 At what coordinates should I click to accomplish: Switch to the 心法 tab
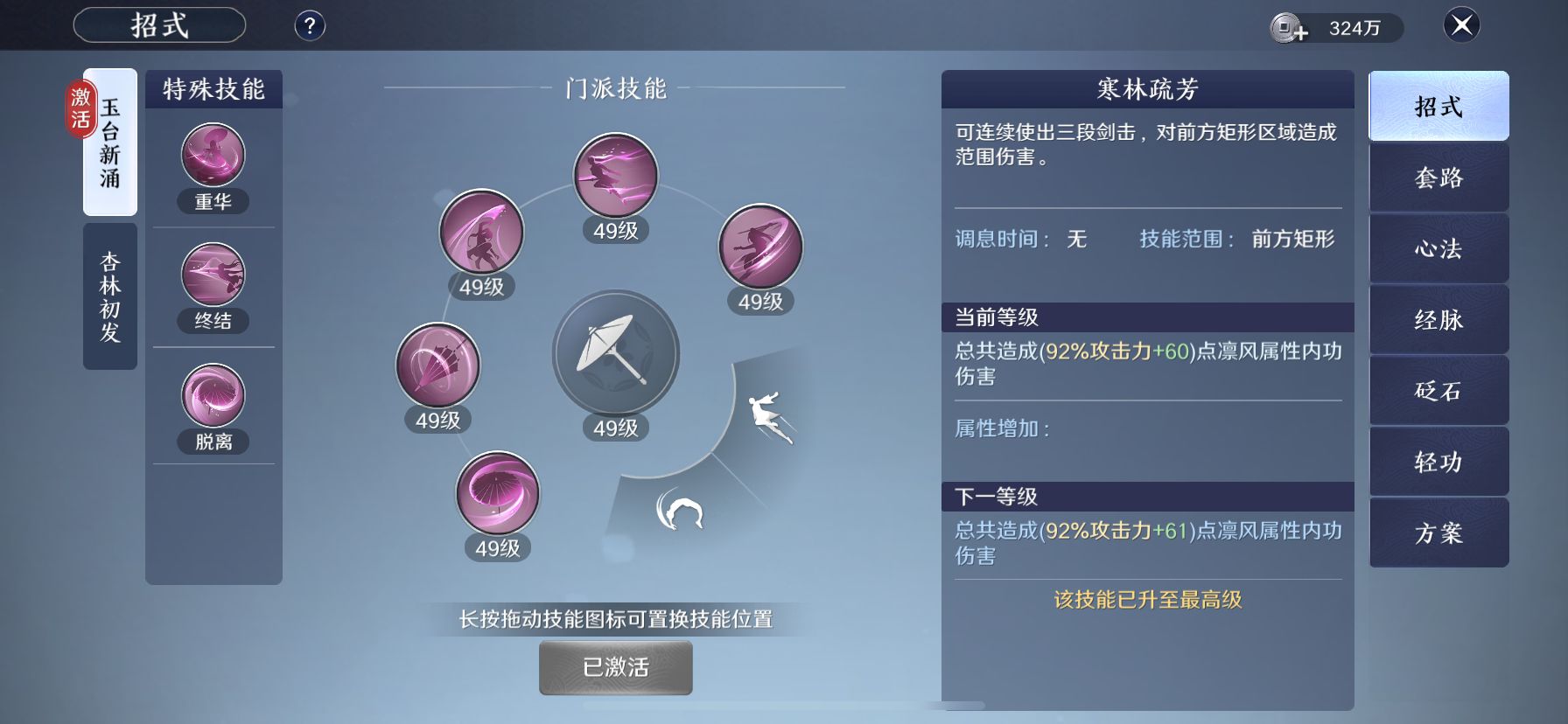tap(1438, 248)
